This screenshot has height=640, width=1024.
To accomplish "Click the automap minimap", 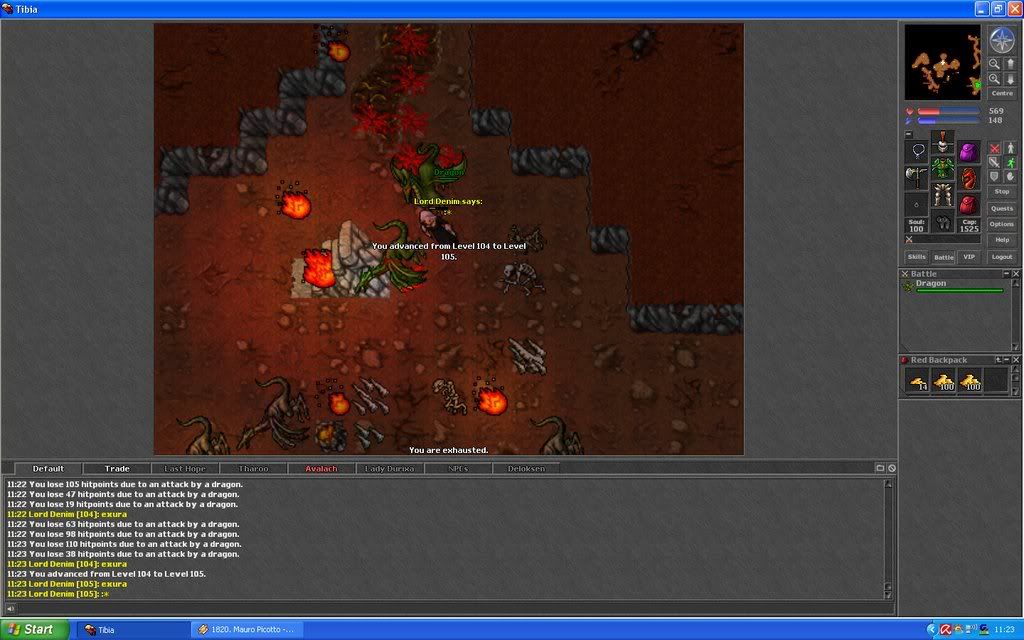I will 943,62.
